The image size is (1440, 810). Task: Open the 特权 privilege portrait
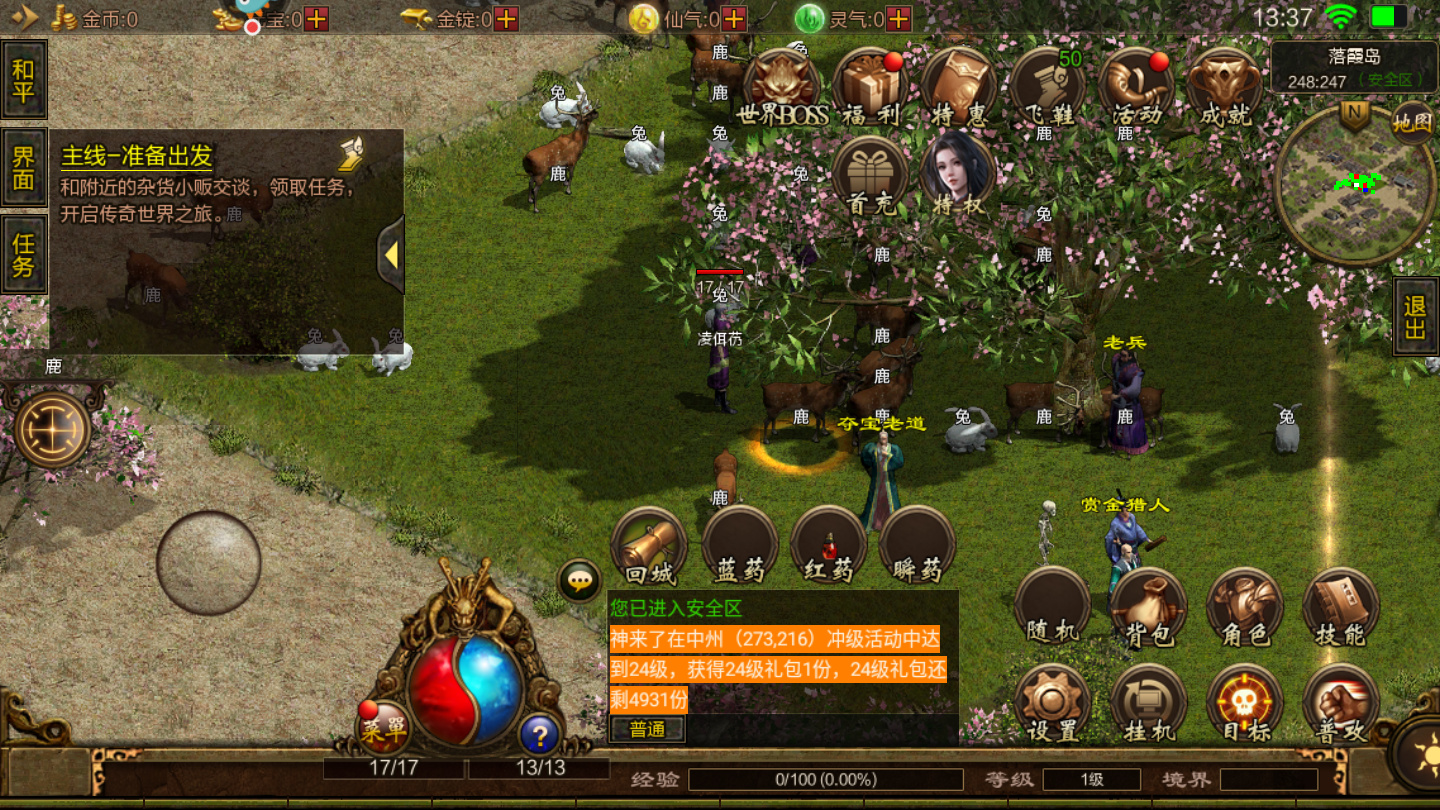tap(957, 175)
